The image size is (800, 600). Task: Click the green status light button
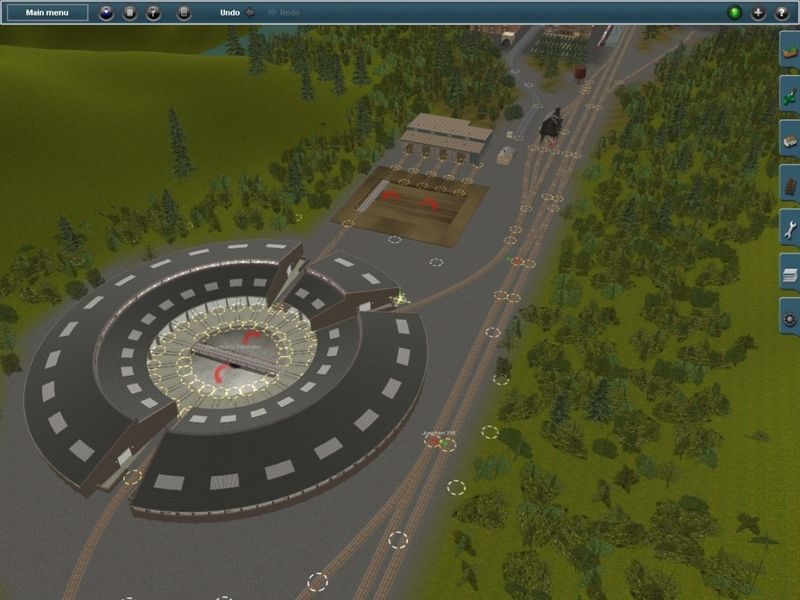coord(735,13)
